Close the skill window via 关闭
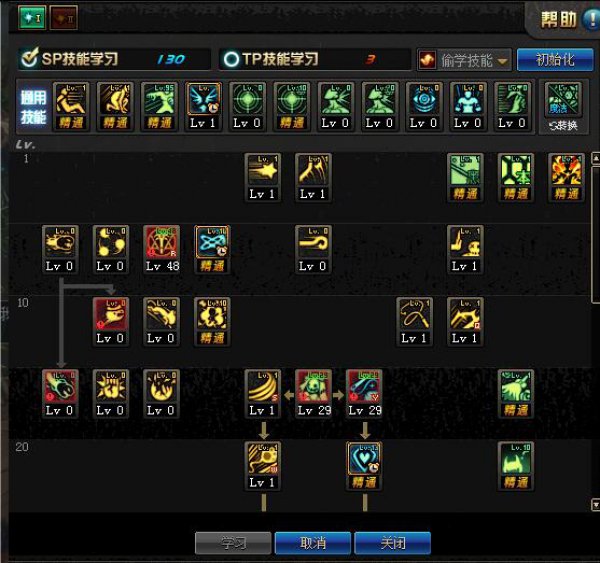 click(392, 543)
